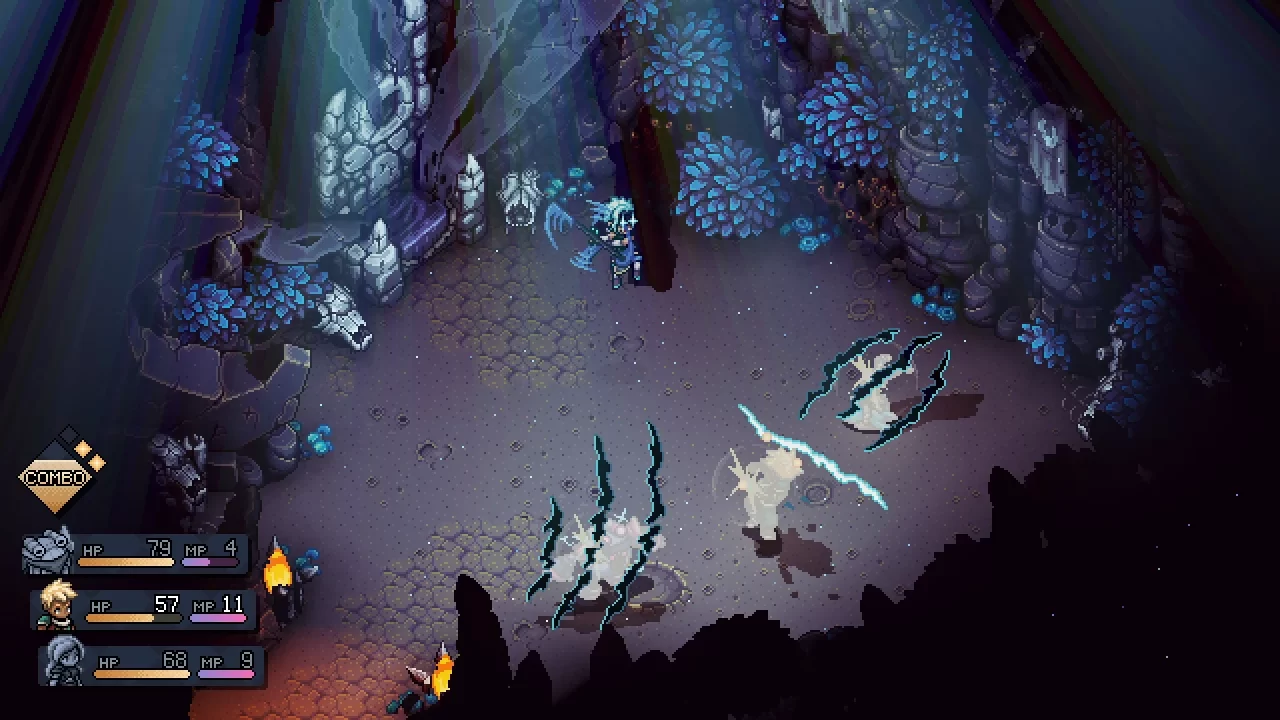1280x720 pixels.
Task: Click the COMBO diamond indicator
Action: (57, 476)
